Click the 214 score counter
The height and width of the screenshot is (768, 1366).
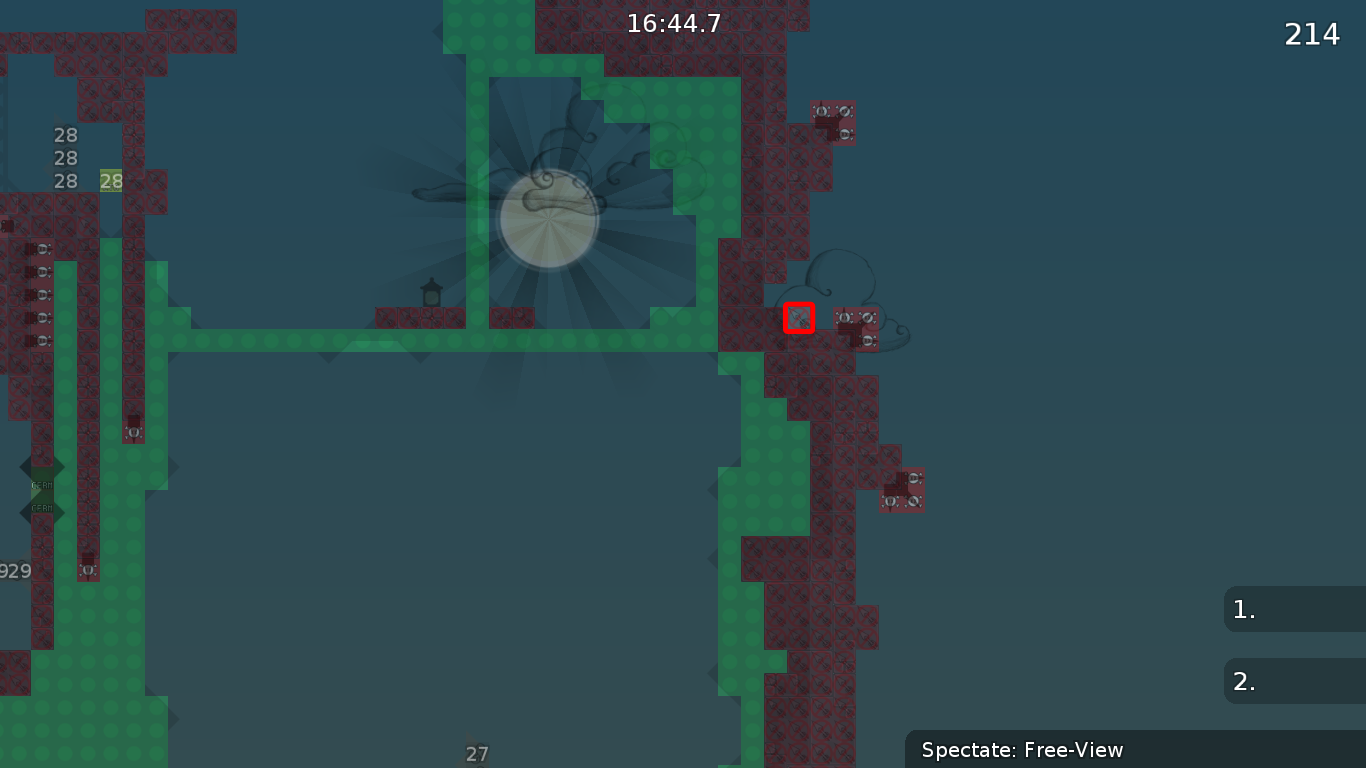1311,33
